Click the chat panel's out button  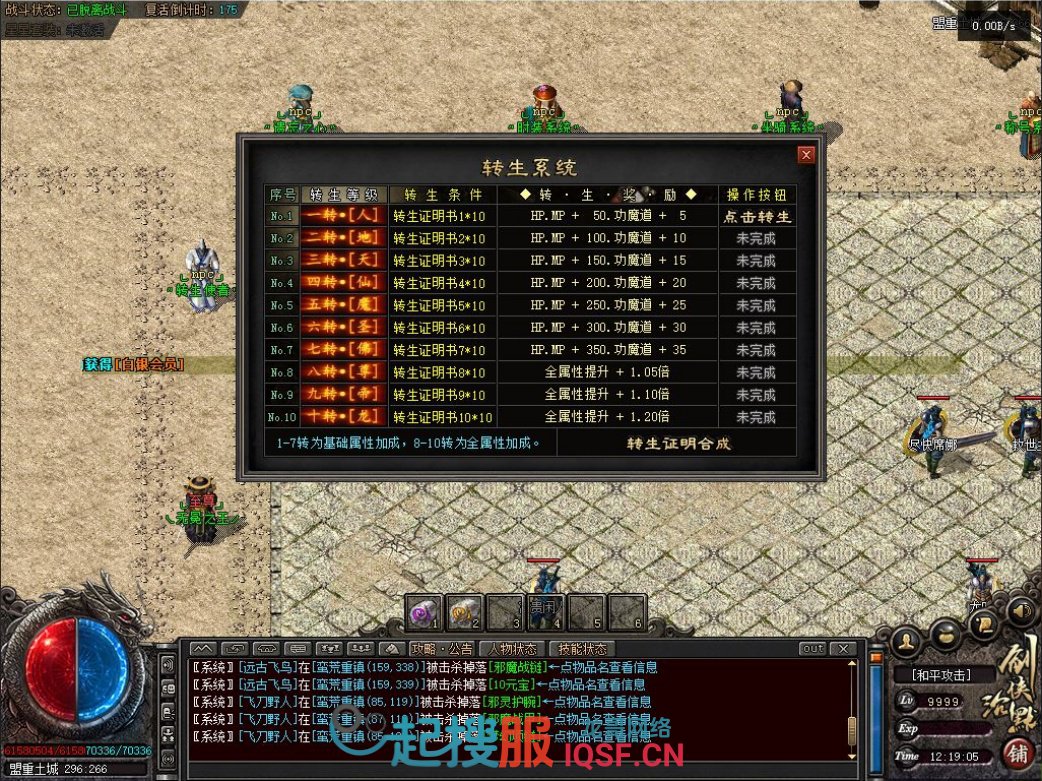coord(813,649)
